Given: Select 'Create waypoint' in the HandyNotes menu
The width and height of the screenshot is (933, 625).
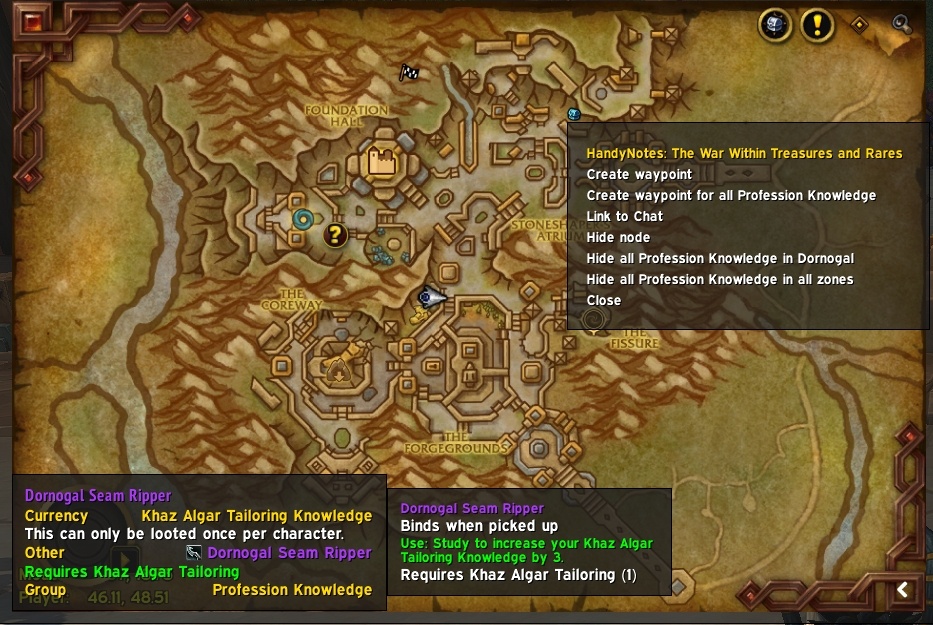Looking at the screenshot, I should click(639, 175).
